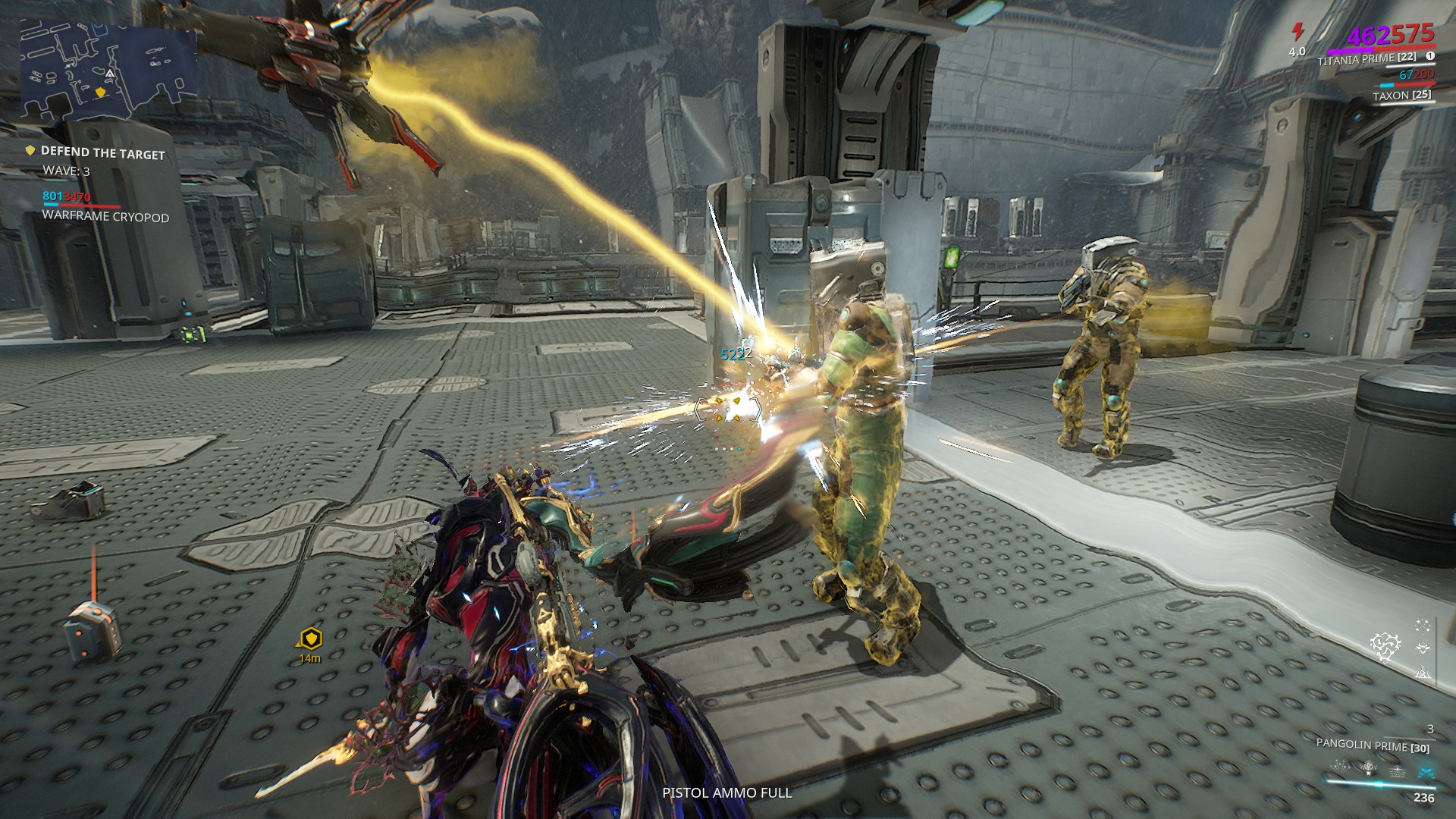Select the large thorny swirl buff icon
This screenshot has height=819, width=1456.
[x=1385, y=645]
